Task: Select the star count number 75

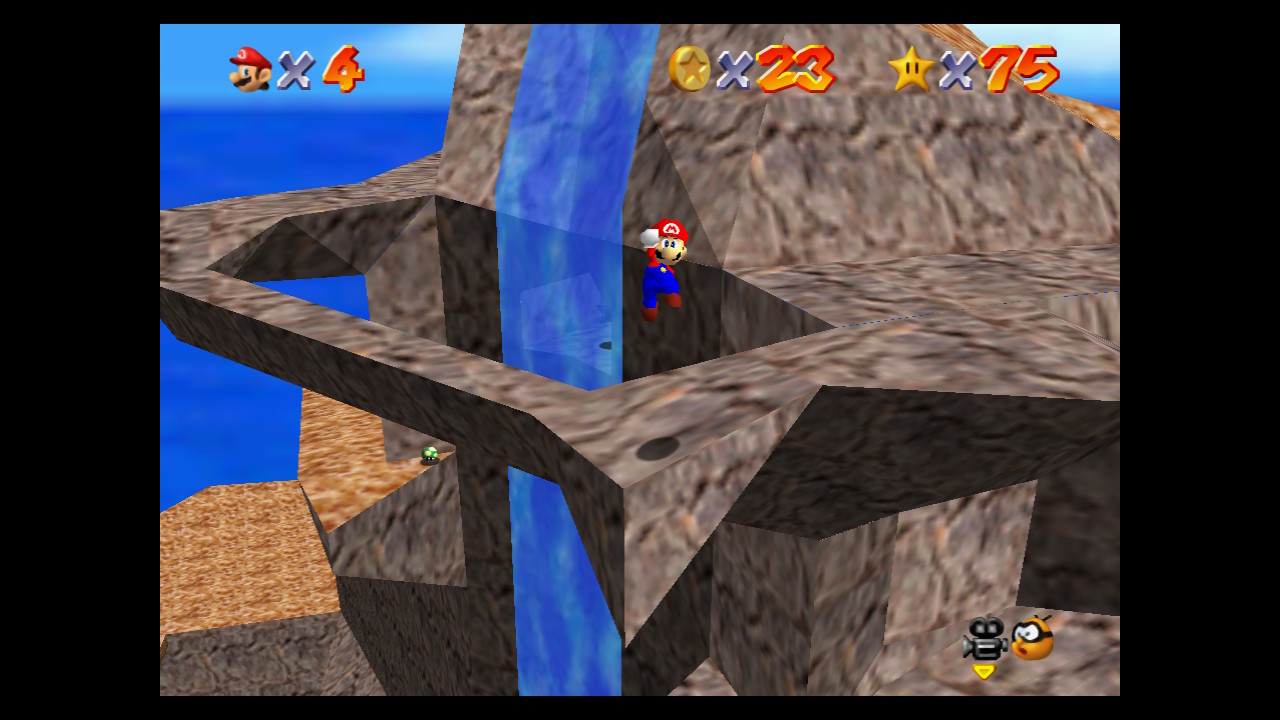Action: point(1023,70)
